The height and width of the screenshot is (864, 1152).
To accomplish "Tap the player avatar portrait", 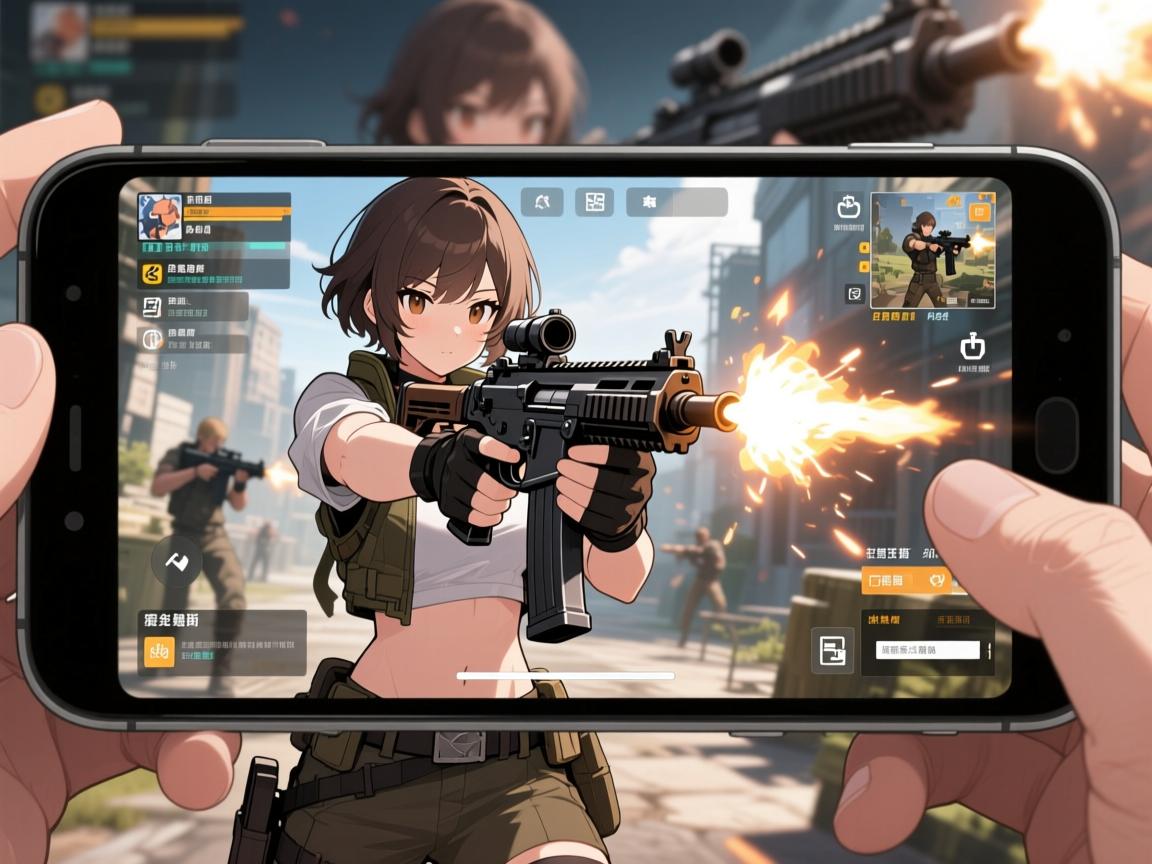I will click(x=160, y=217).
